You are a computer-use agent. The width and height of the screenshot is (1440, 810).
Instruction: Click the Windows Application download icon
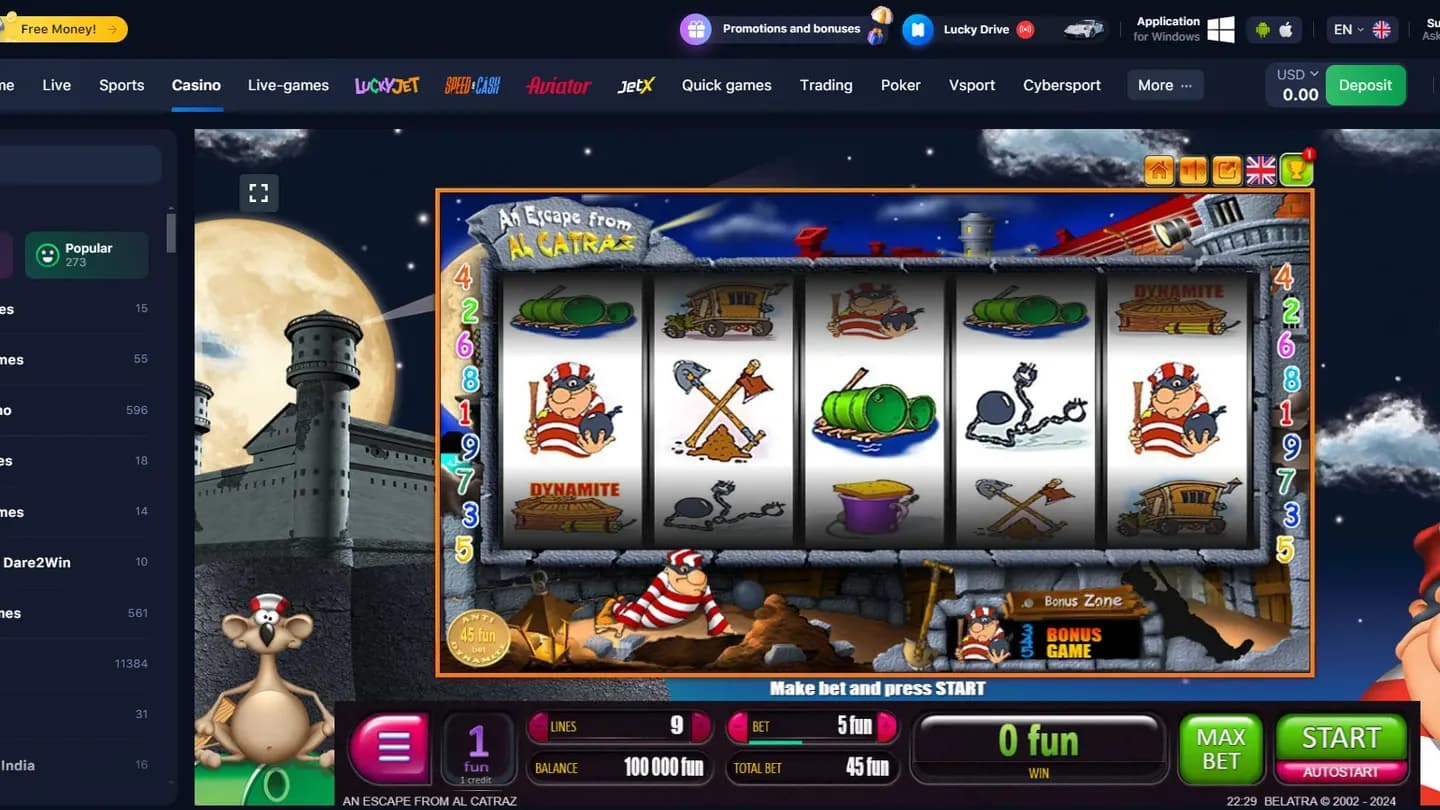point(1221,28)
